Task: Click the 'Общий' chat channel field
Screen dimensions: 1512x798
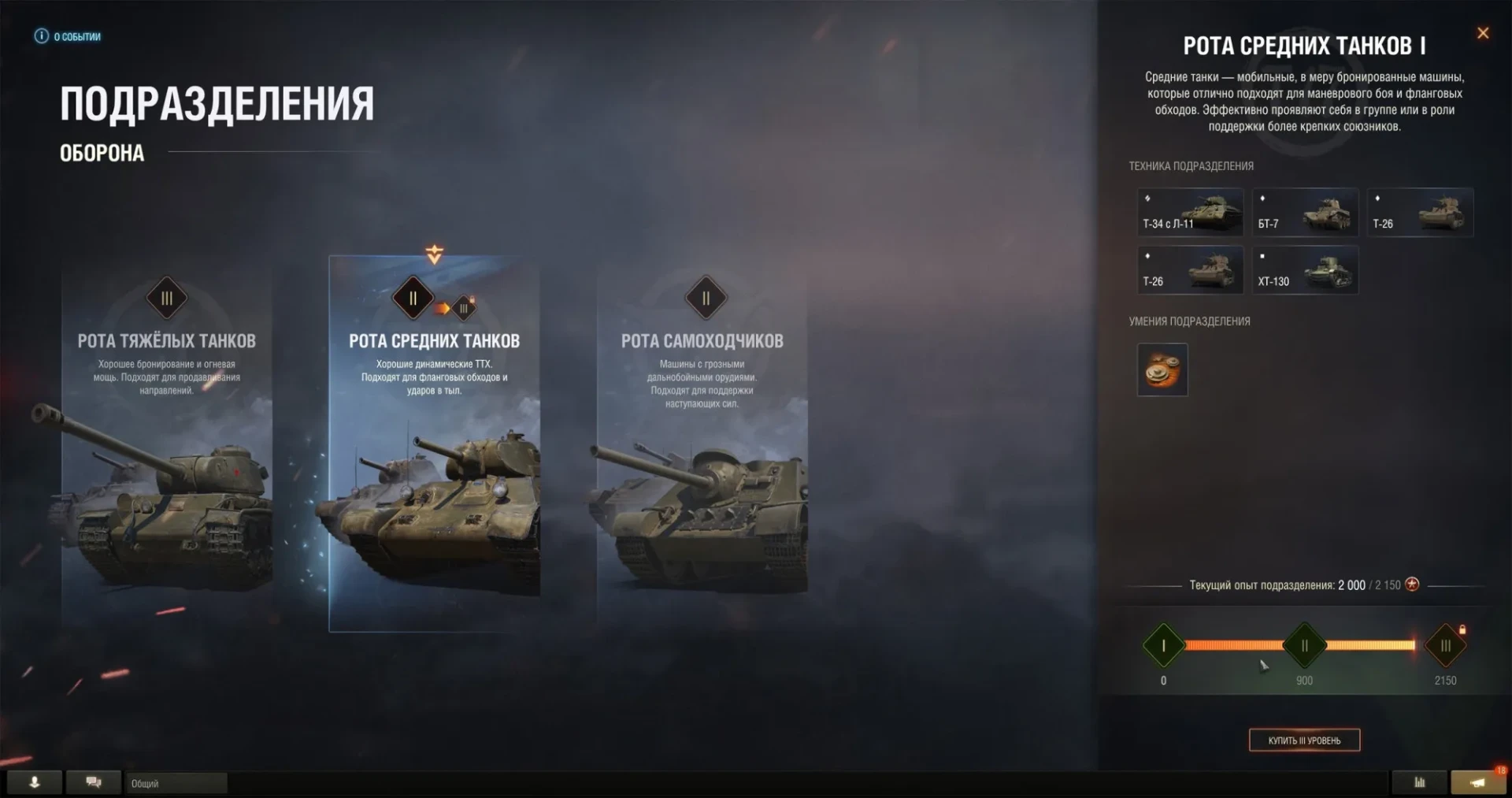Action: point(176,783)
